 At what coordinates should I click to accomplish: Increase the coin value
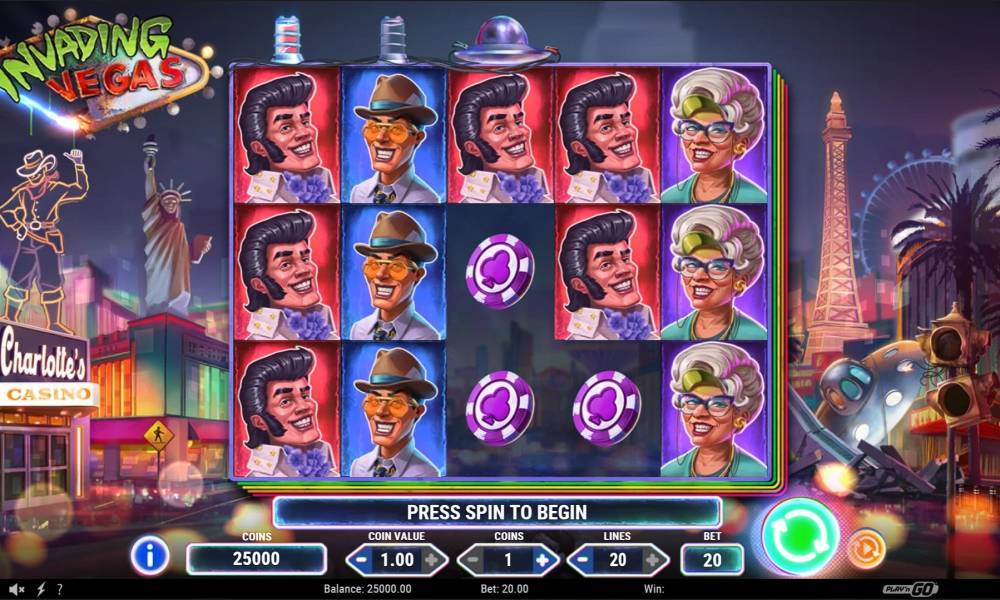[x=431, y=560]
